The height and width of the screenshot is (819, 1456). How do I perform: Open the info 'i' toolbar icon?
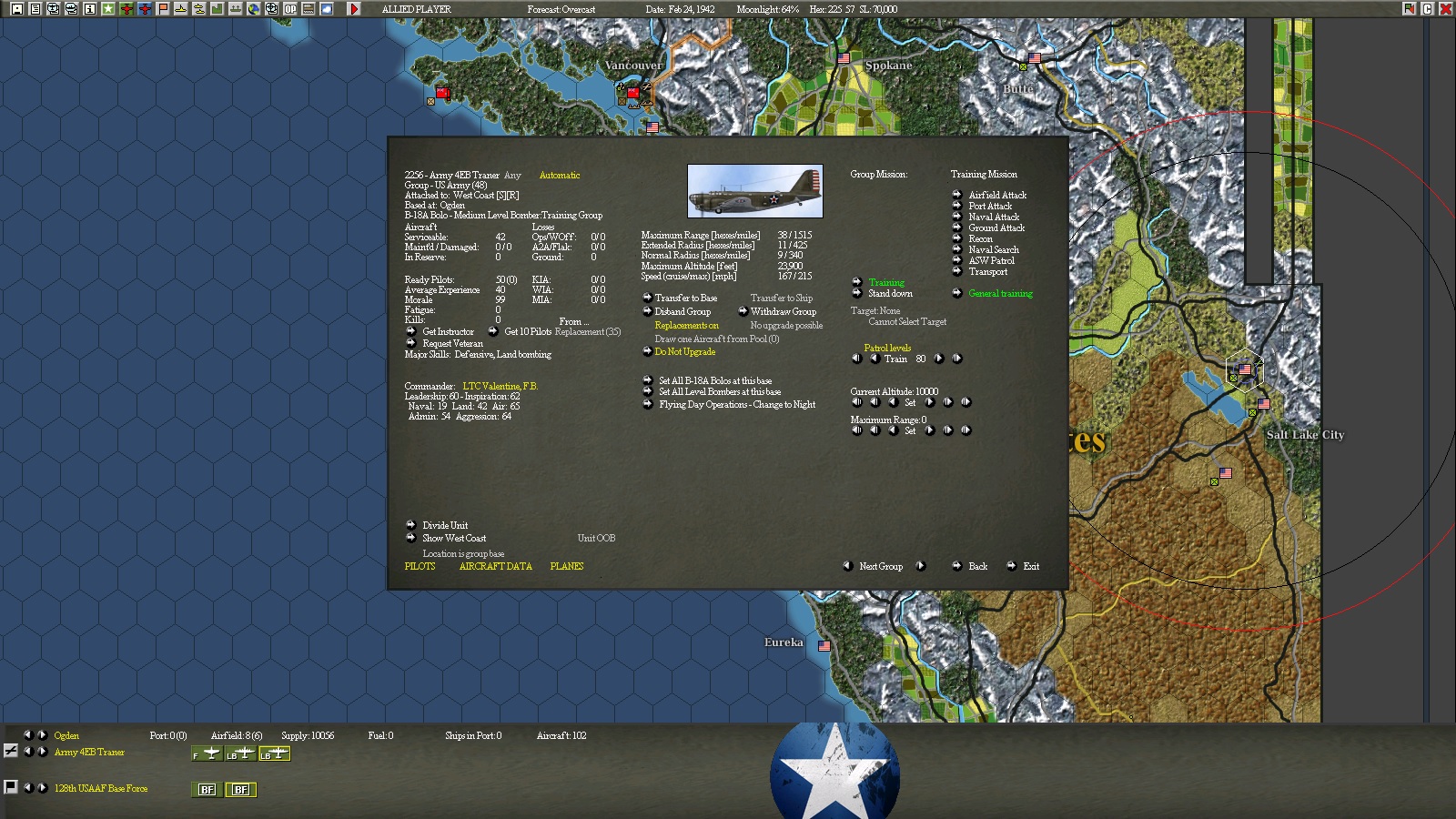[x=89, y=8]
